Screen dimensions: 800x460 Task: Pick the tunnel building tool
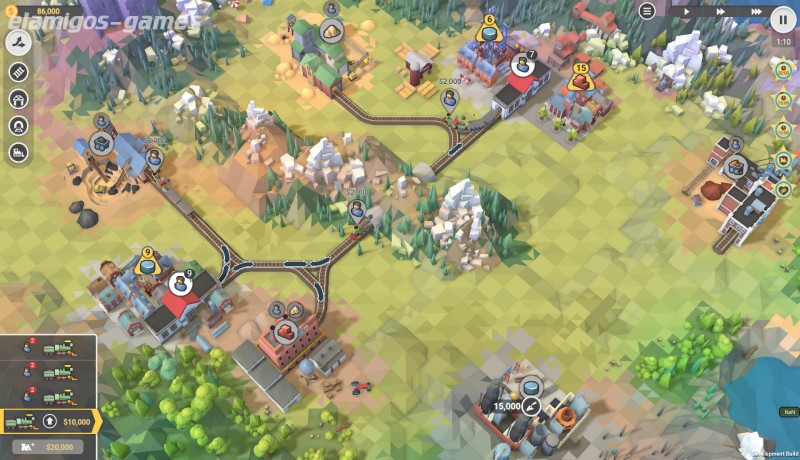[19, 125]
